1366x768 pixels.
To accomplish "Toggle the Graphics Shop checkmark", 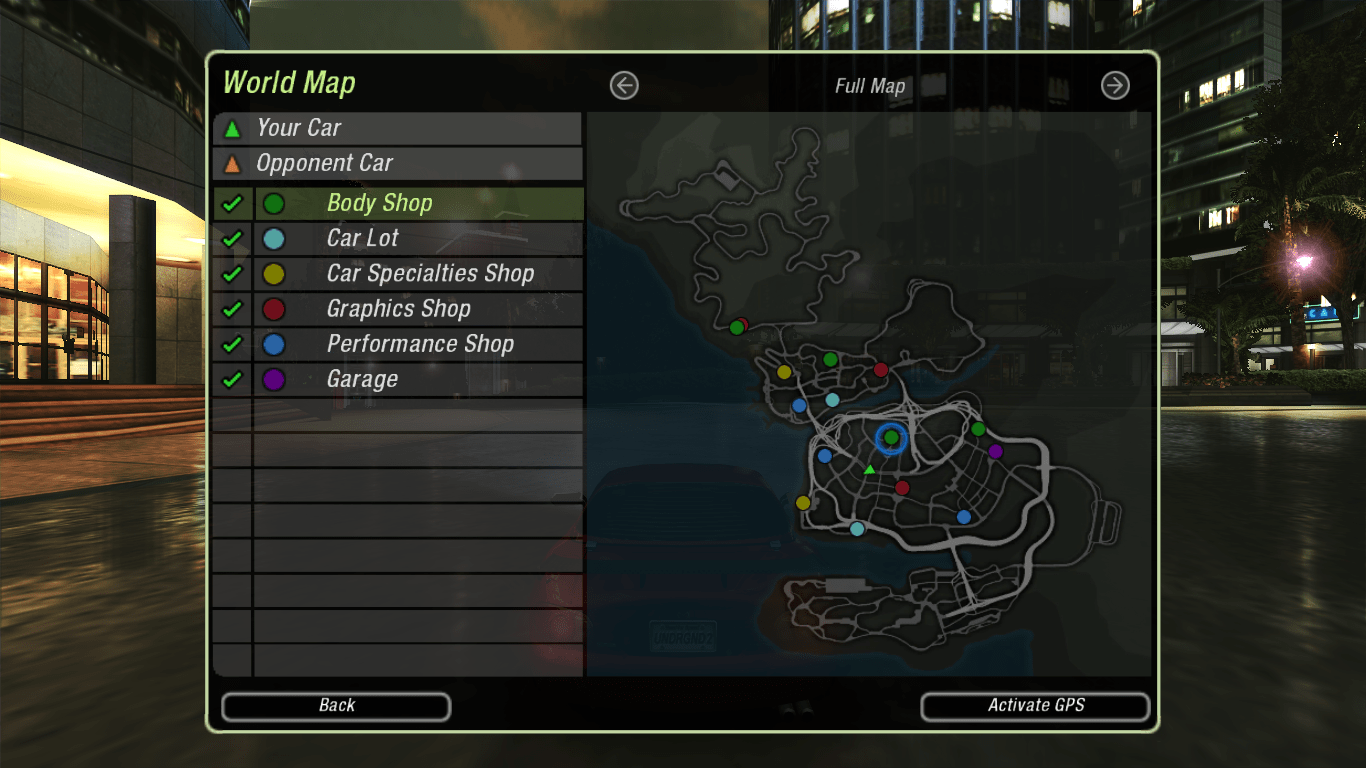I will [x=232, y=309].
